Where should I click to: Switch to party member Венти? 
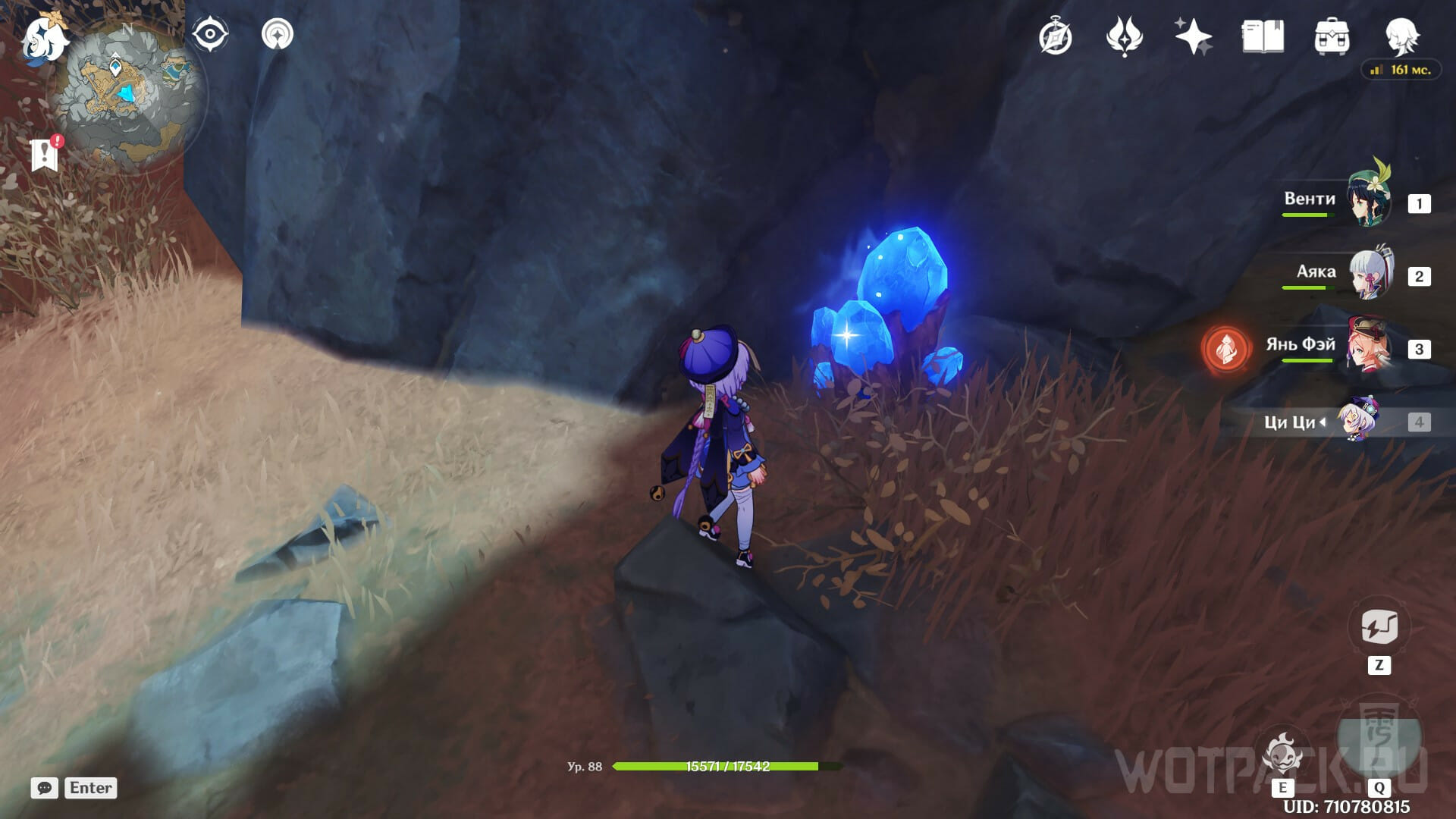click(x=1368, y=199)
